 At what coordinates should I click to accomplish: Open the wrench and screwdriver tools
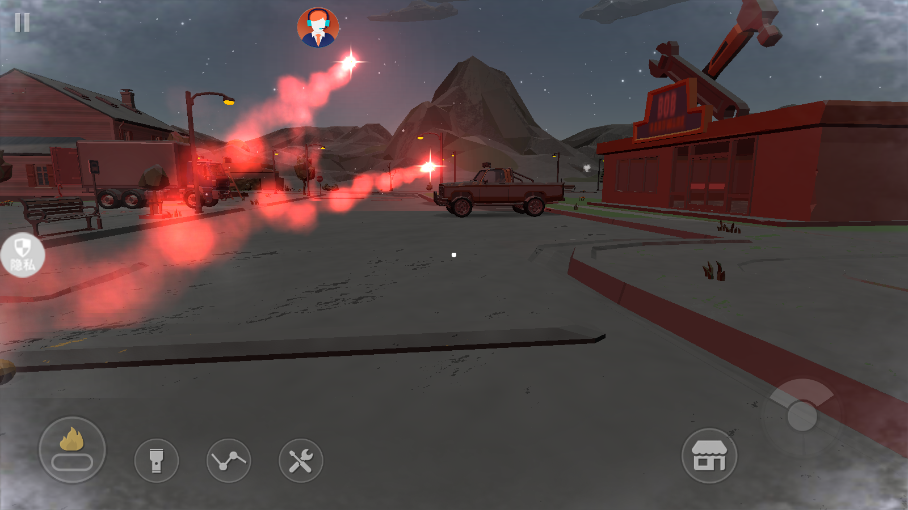pyautogui.click(x=301, y=461)
